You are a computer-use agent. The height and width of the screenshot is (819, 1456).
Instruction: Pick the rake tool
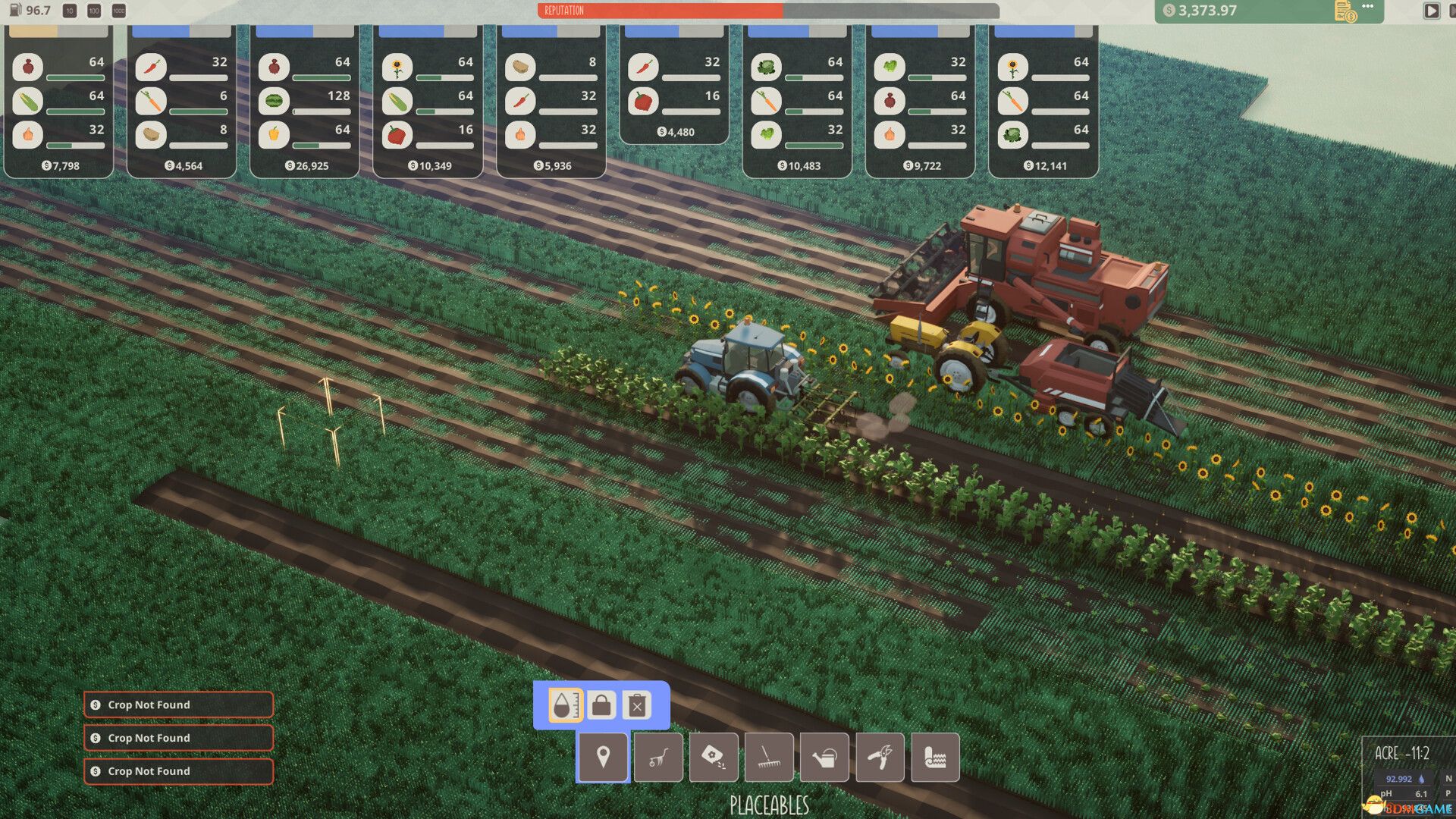click(769, 757)
